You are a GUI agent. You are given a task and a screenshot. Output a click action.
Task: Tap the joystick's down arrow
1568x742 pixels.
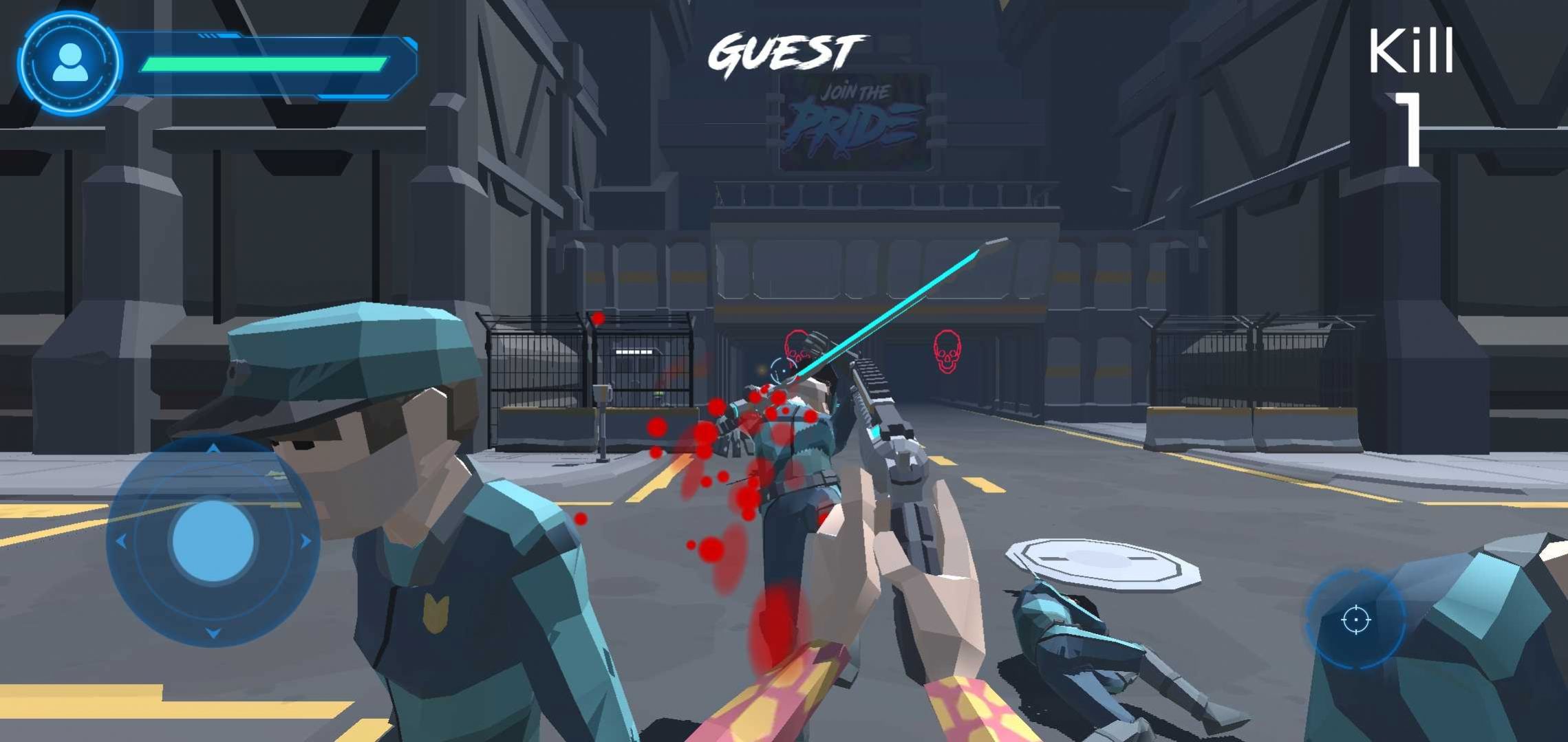213,633
